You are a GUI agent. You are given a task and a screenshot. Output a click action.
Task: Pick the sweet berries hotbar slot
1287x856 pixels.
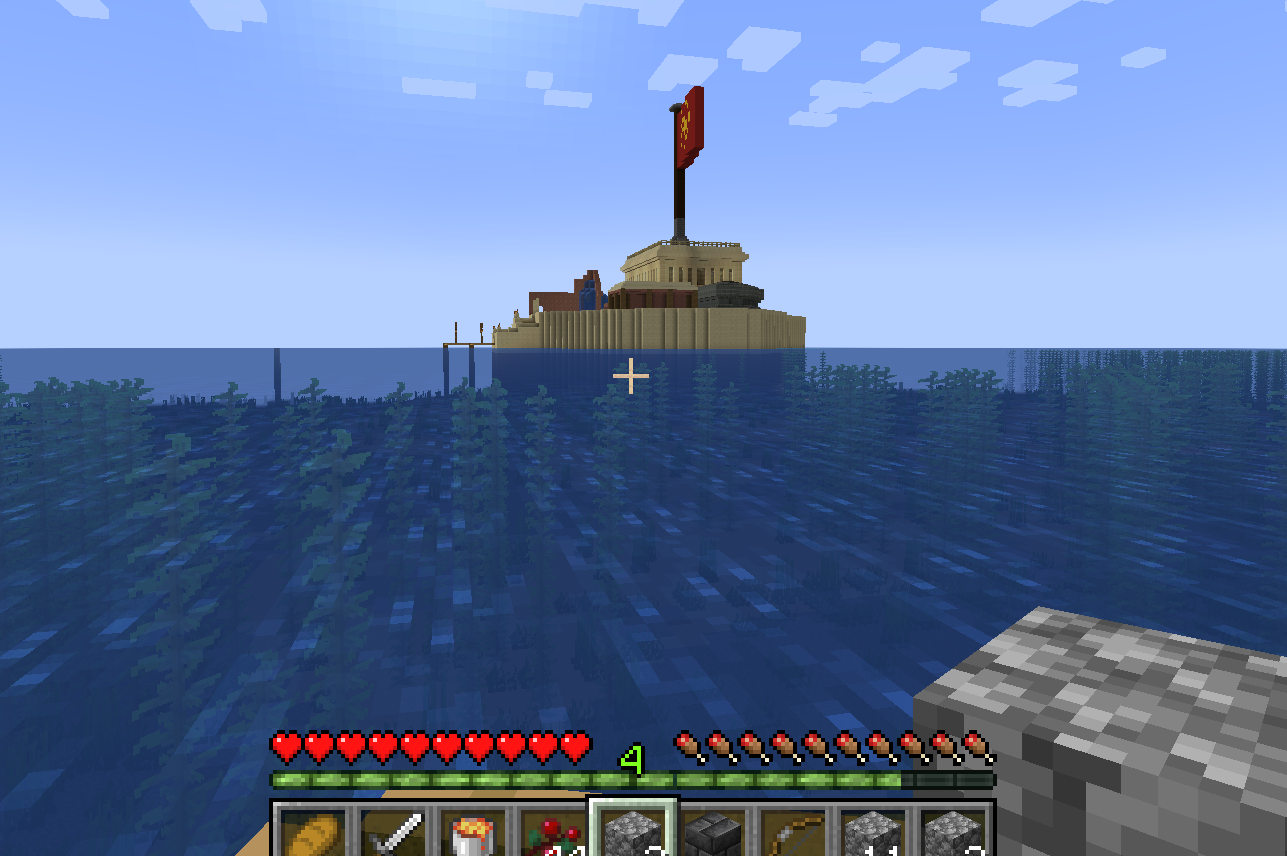point(552,832)
